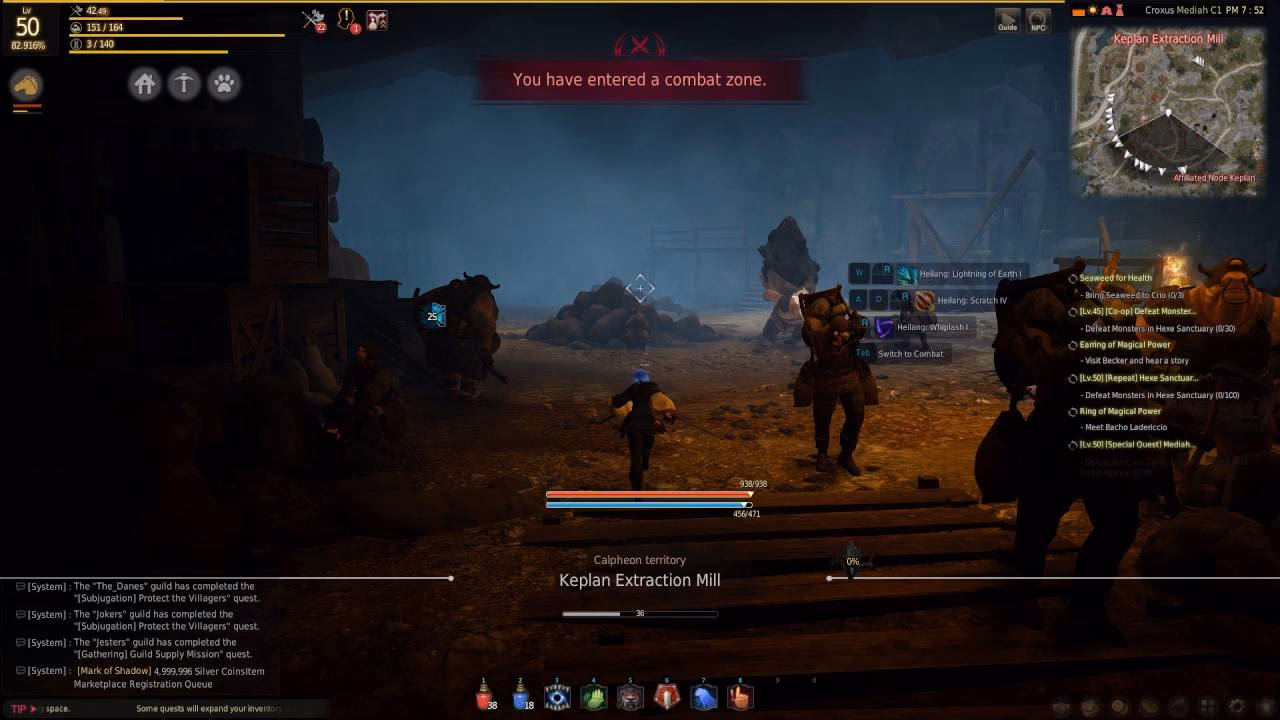Use the red health potion slot
The height and width of the screenshot is (720, 1280).
coord(484,697)
